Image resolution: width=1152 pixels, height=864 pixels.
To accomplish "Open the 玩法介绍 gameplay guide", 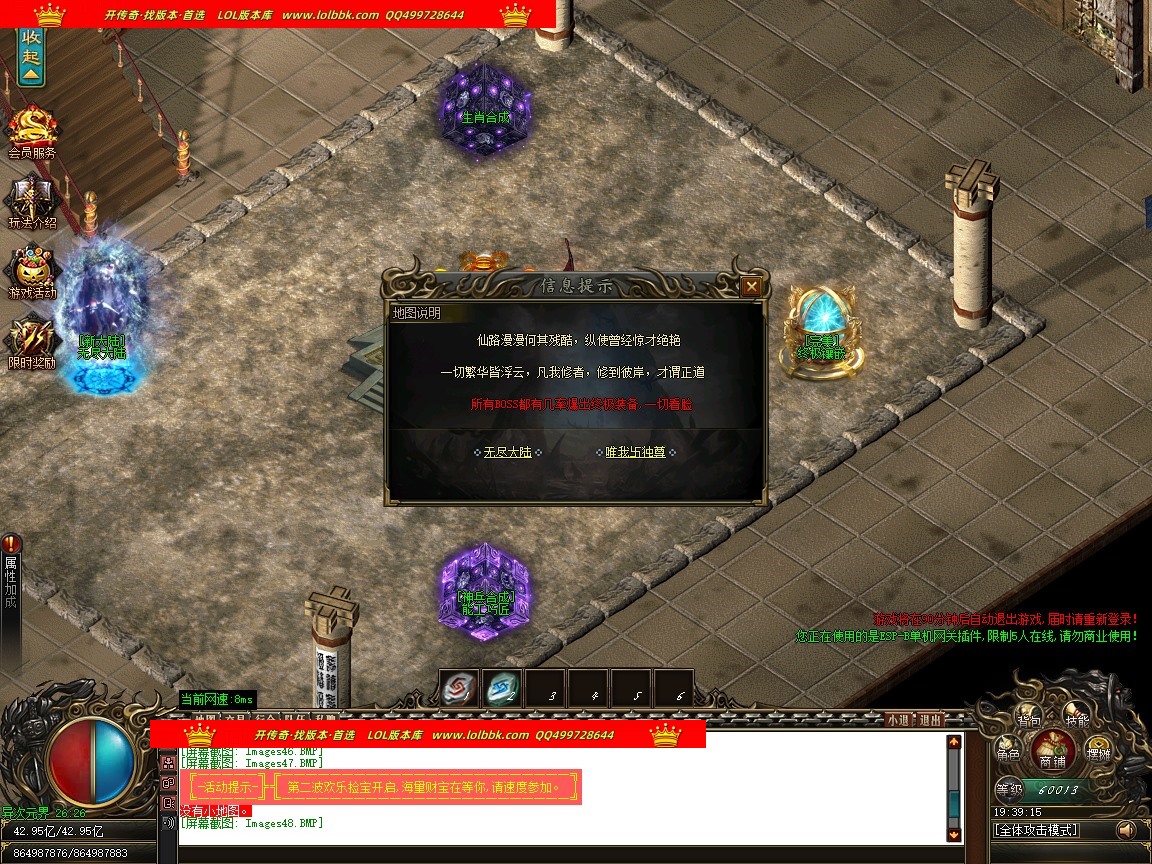I will coord(32,202).
